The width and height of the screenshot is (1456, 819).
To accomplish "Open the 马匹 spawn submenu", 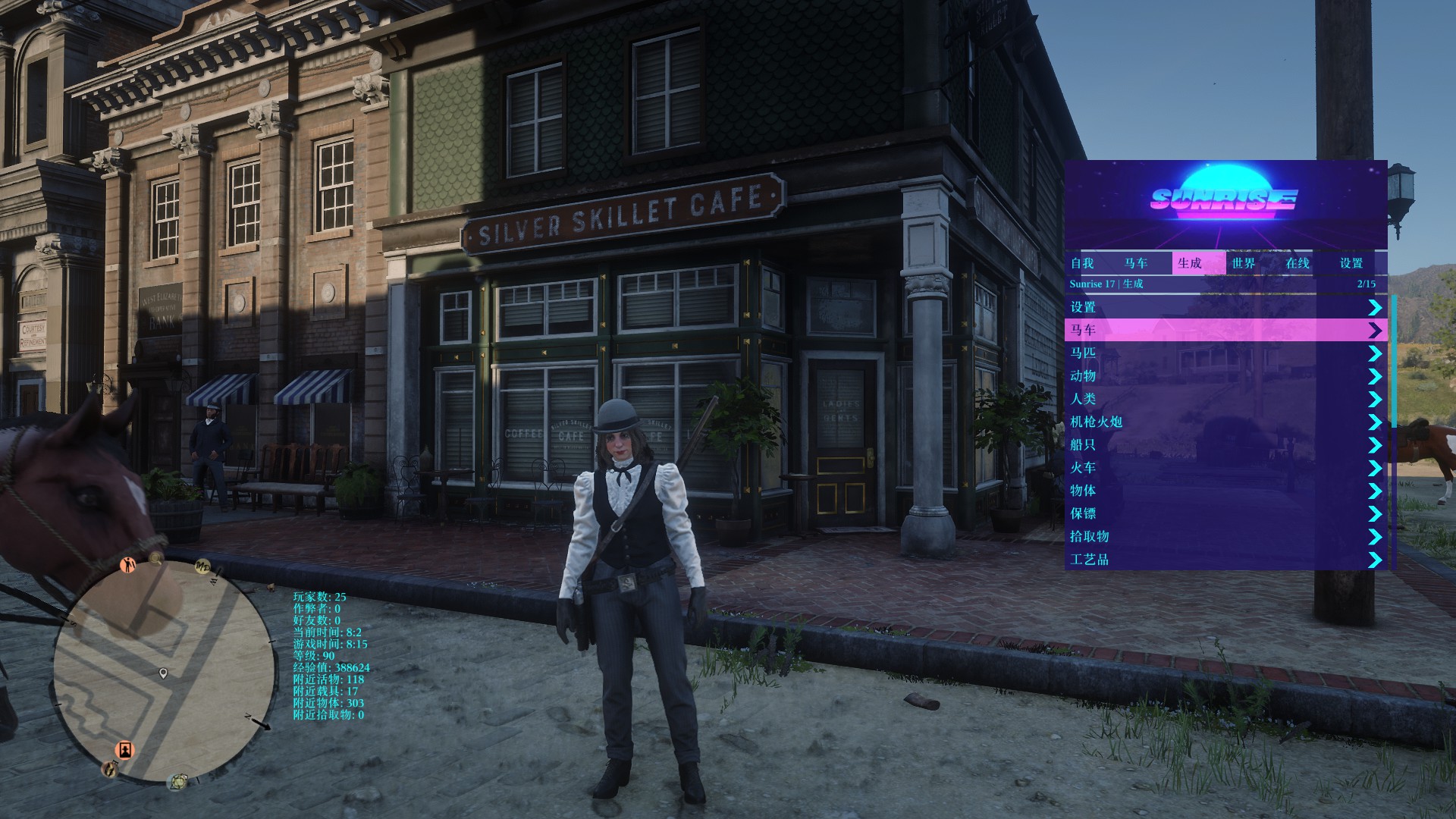I will click(x=1225, y=353).
